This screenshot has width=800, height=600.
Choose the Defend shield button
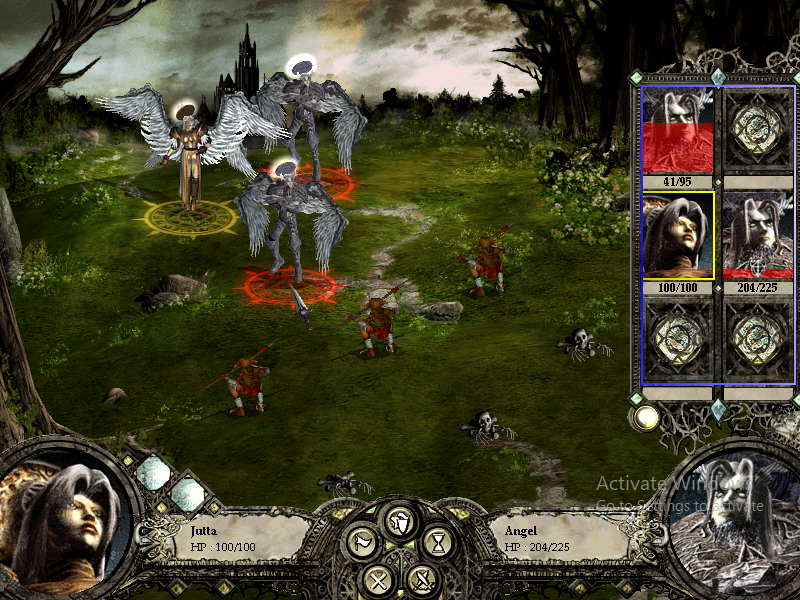pyautogui.click(x=399, y=520)
